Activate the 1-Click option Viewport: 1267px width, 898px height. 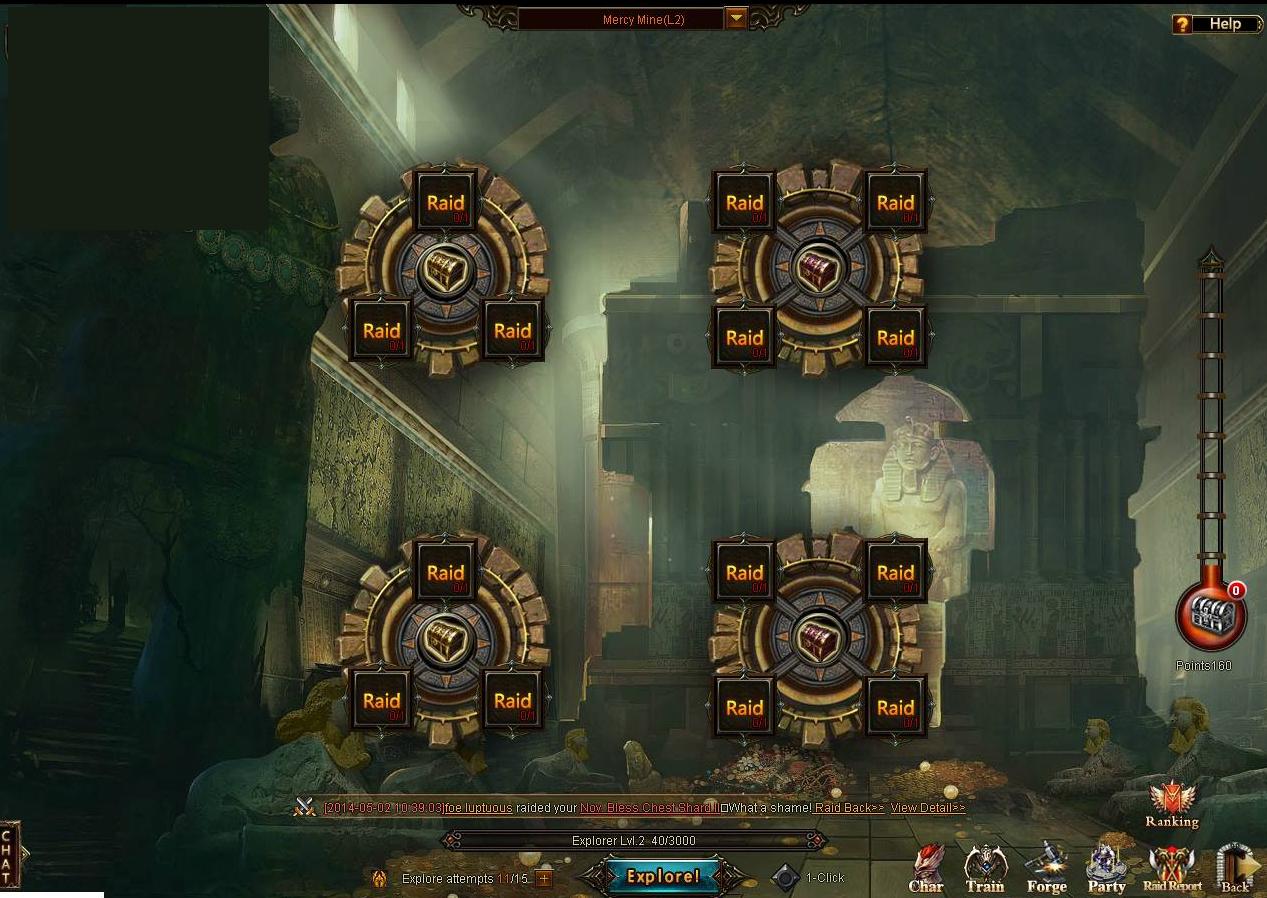tap(787, 878)
